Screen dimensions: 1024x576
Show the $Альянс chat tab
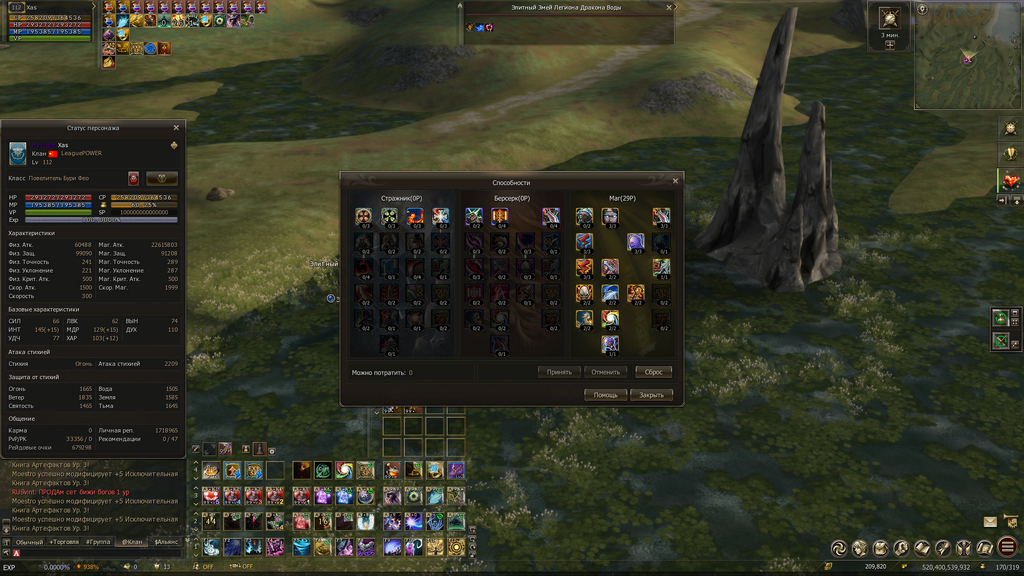tap(165, 541)
